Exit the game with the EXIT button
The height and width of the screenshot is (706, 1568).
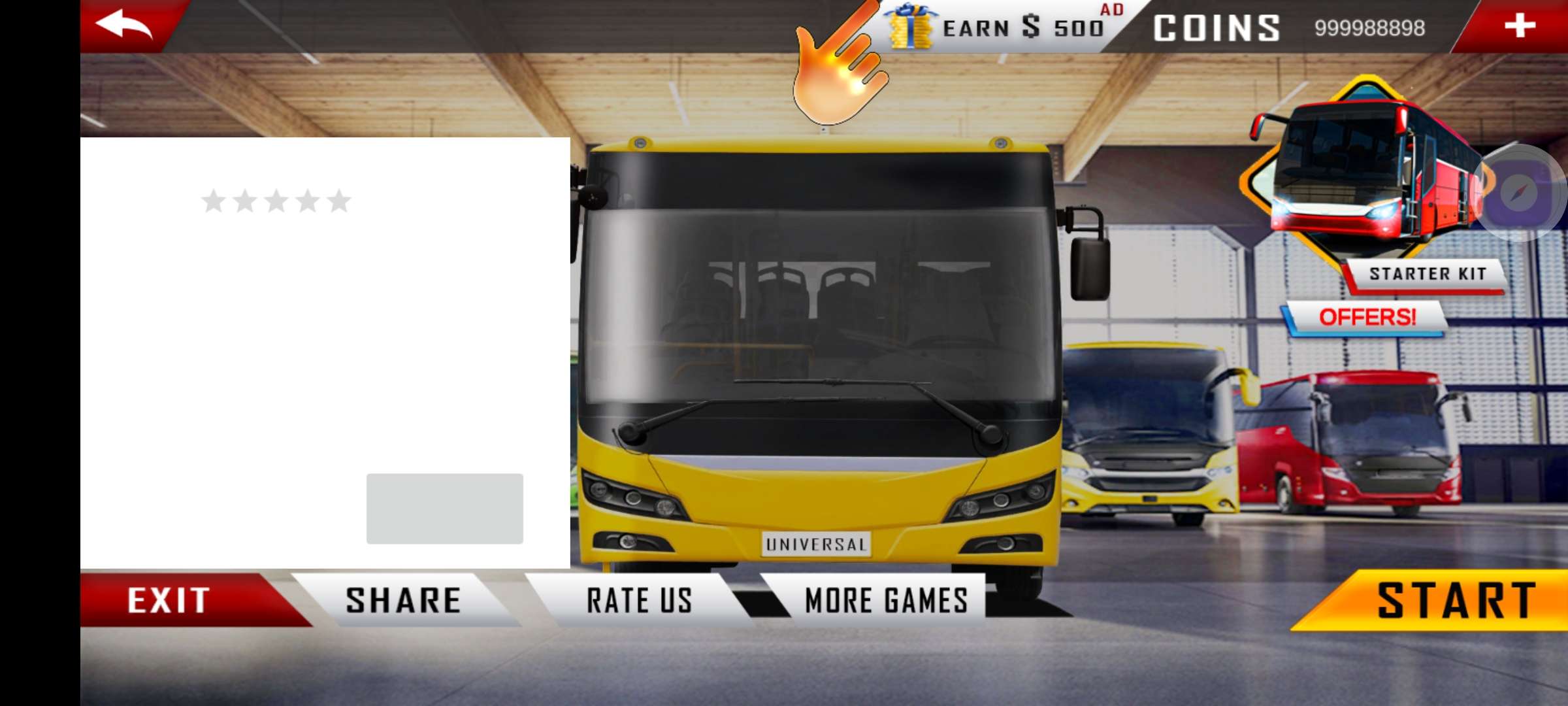tap(170, 600)
